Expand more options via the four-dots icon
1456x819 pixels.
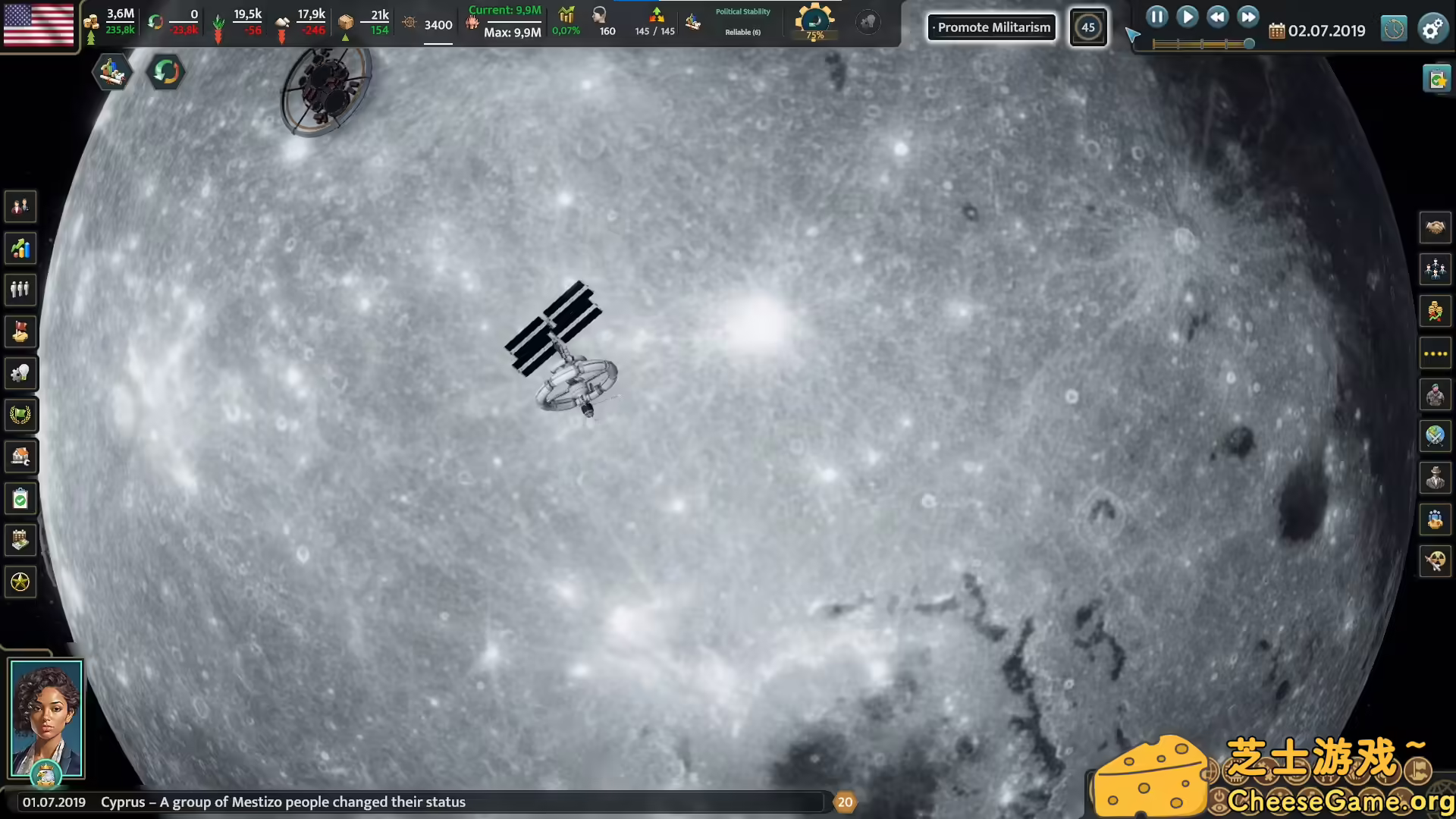click(x=1435, y=353)
